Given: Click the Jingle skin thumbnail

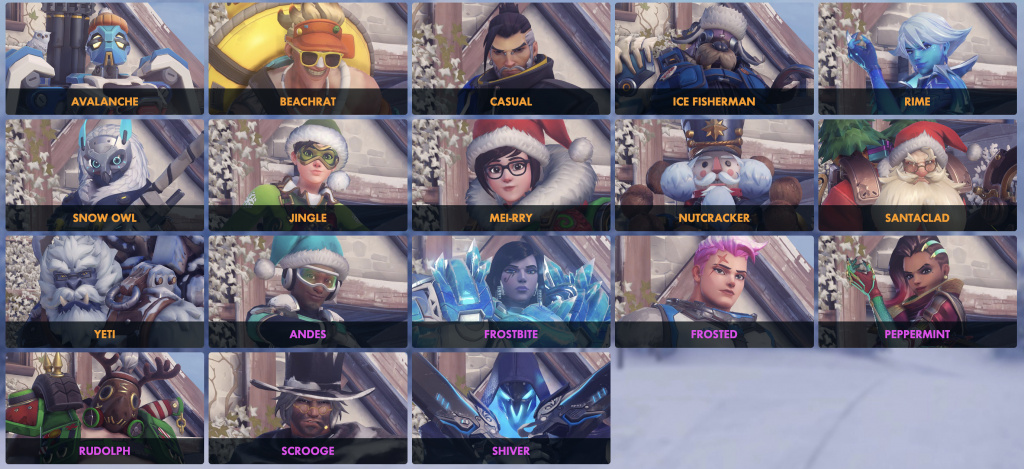Looking at the screenshot, I should click(307, 175).
